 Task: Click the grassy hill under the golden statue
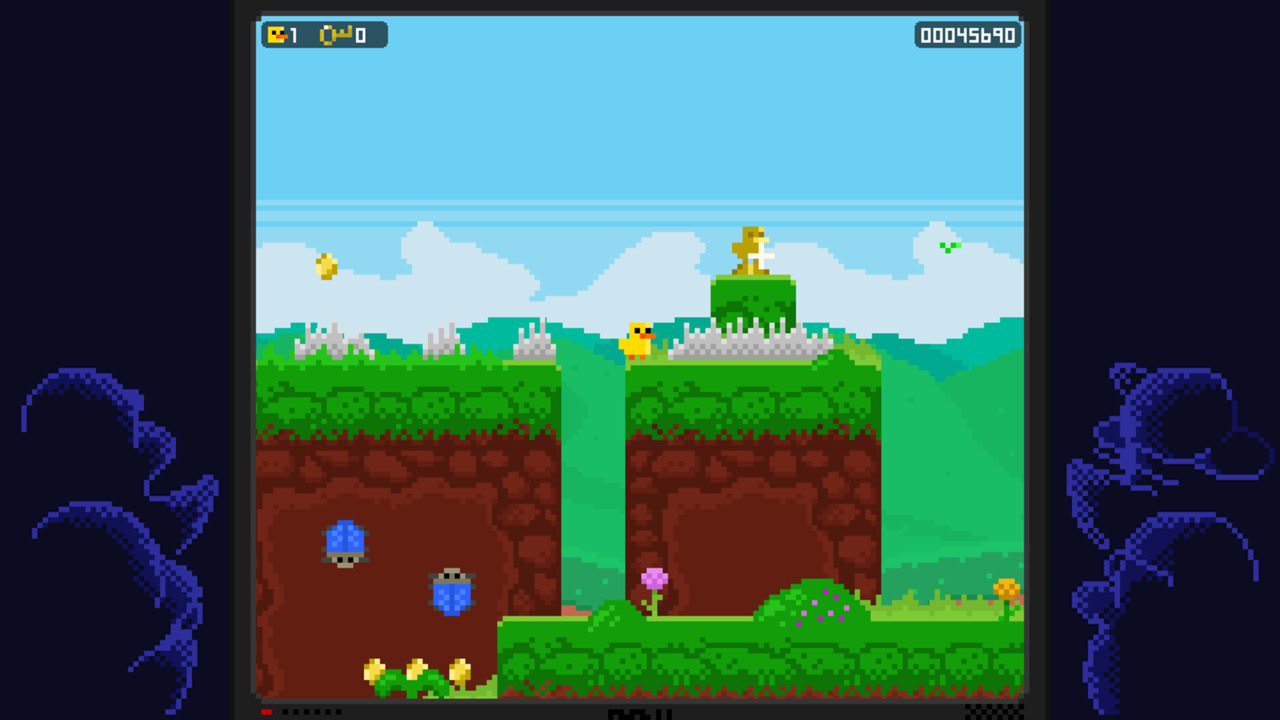(752, 295)
